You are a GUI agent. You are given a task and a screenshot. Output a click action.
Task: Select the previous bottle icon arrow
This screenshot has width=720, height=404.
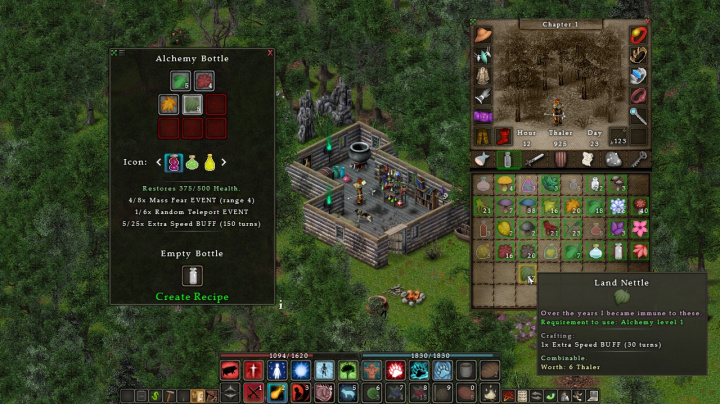tap(158, 162)
